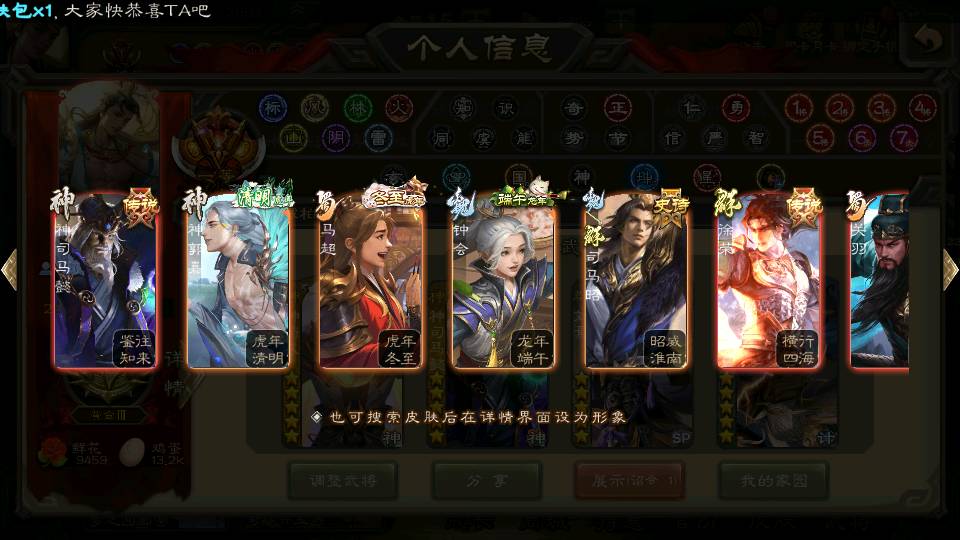Show previous skins with the left arrow
Screen dimensions: 960x540
pos(10,269)
